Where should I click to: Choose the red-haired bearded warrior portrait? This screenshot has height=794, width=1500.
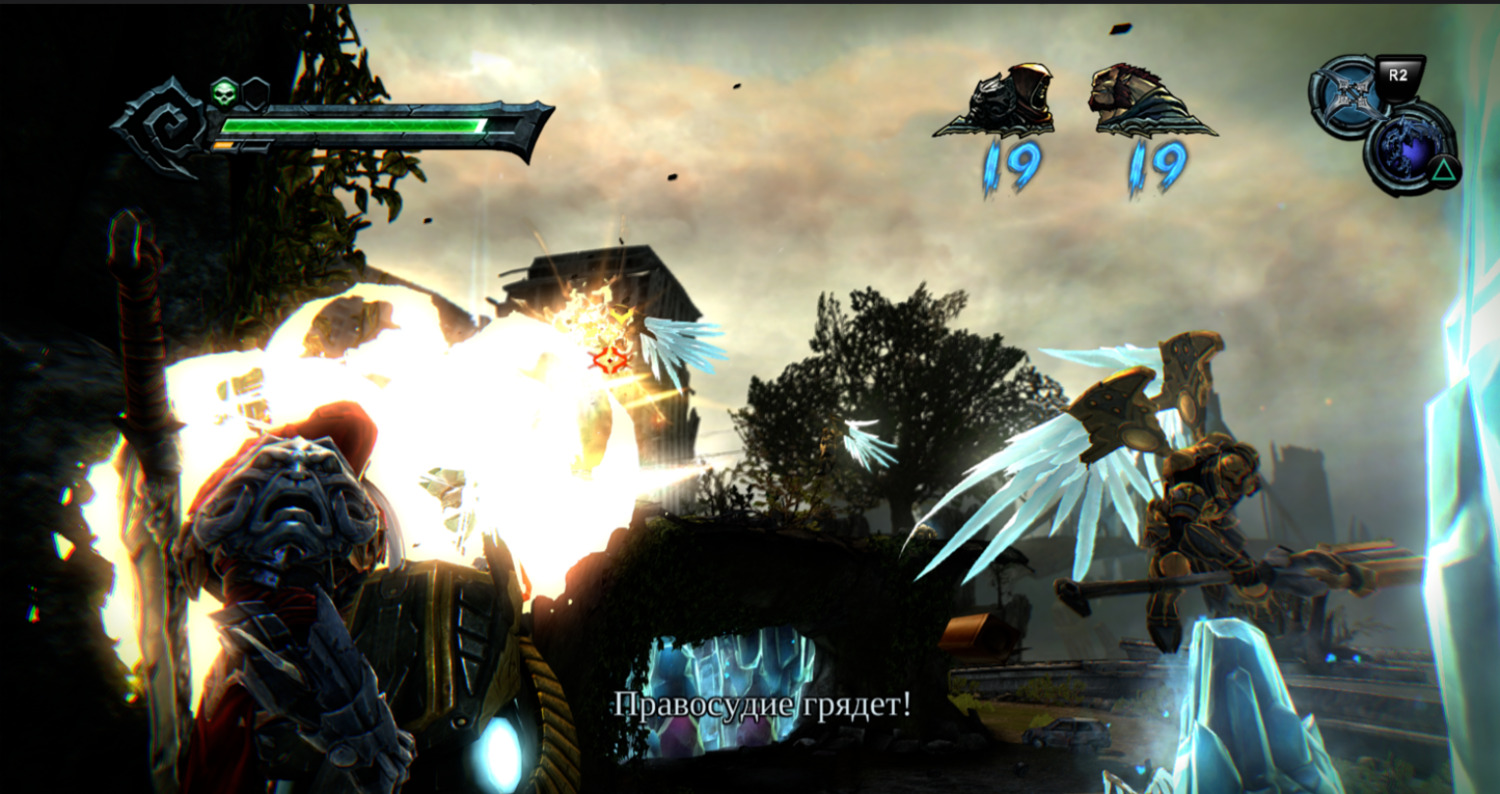1145,100
